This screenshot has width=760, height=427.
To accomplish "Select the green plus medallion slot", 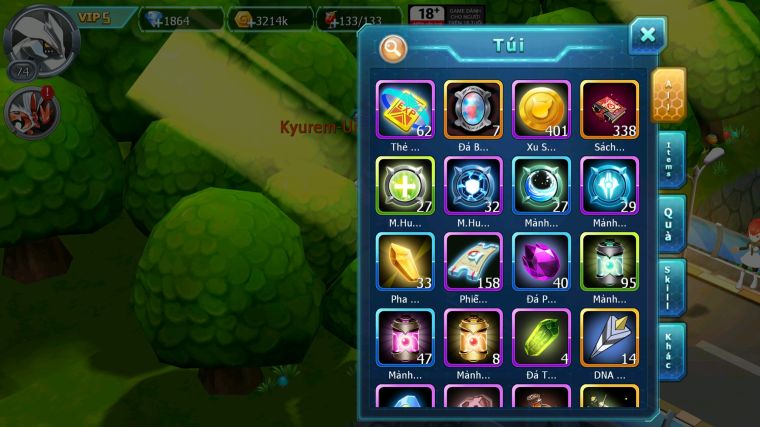I will click(405, 185).
